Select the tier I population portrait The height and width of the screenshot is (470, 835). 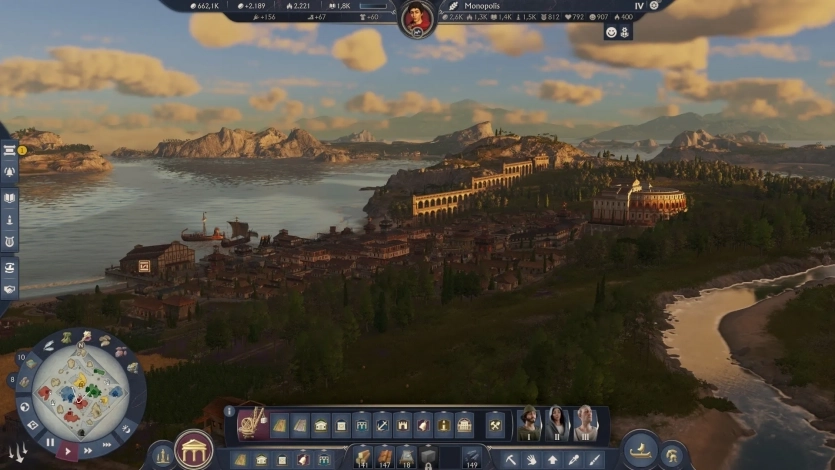pyautogui.click(x=529, y=423)
